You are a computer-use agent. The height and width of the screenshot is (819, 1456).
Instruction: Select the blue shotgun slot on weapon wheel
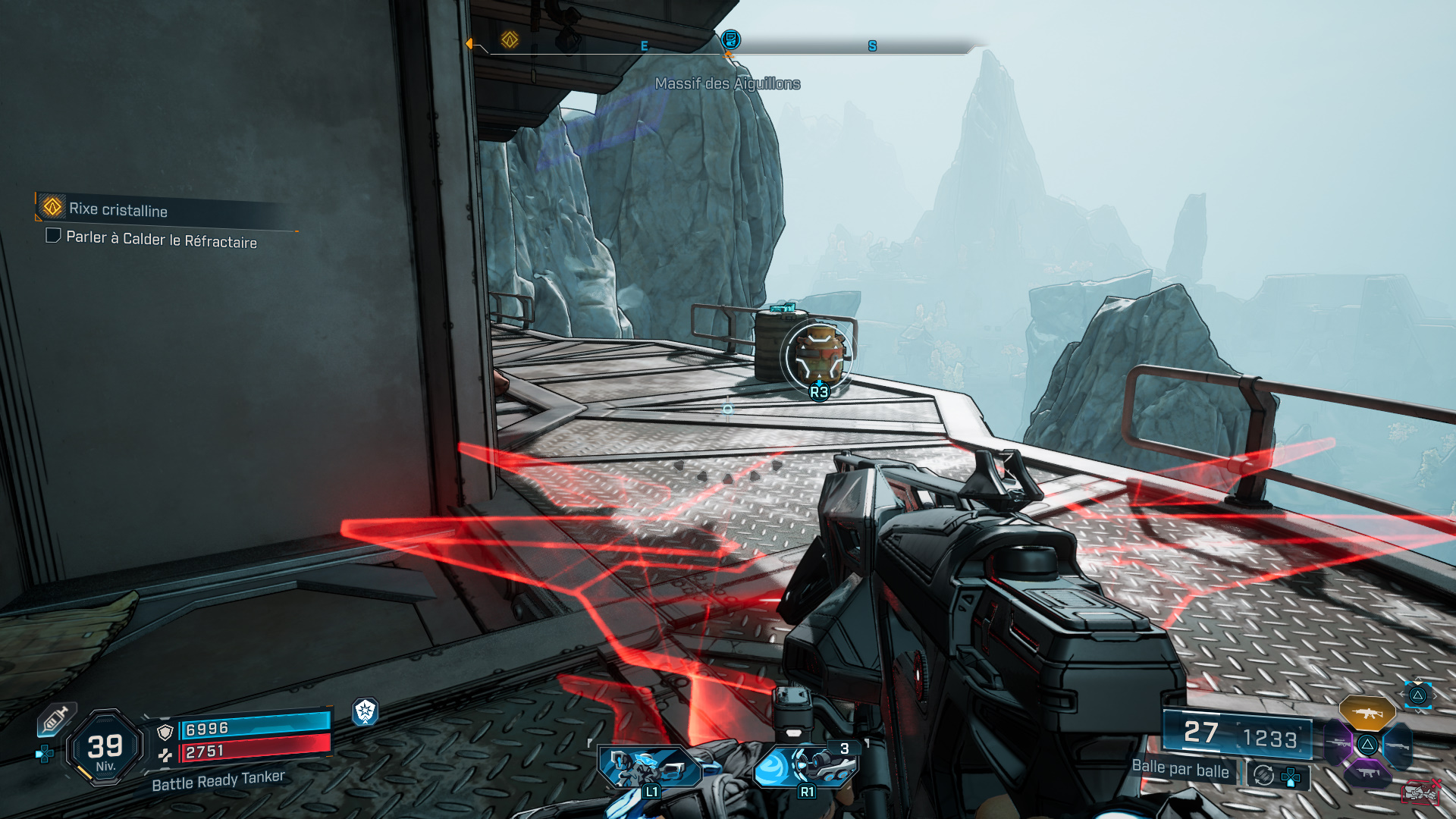point(1398,745)
